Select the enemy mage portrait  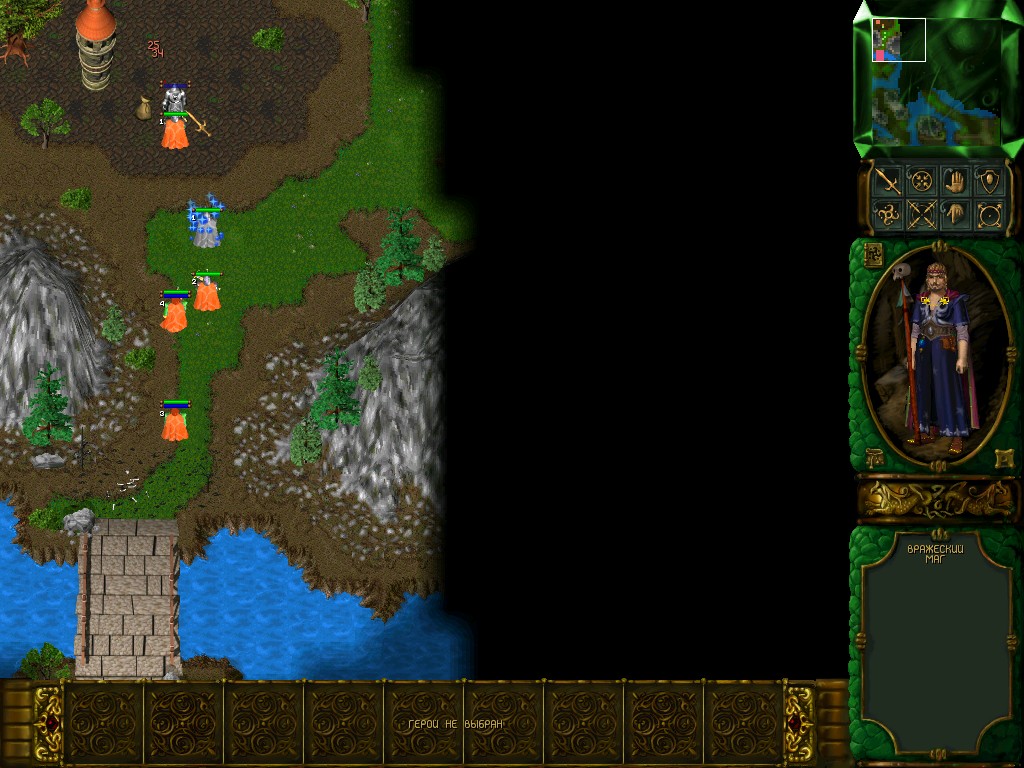point(935,355)
